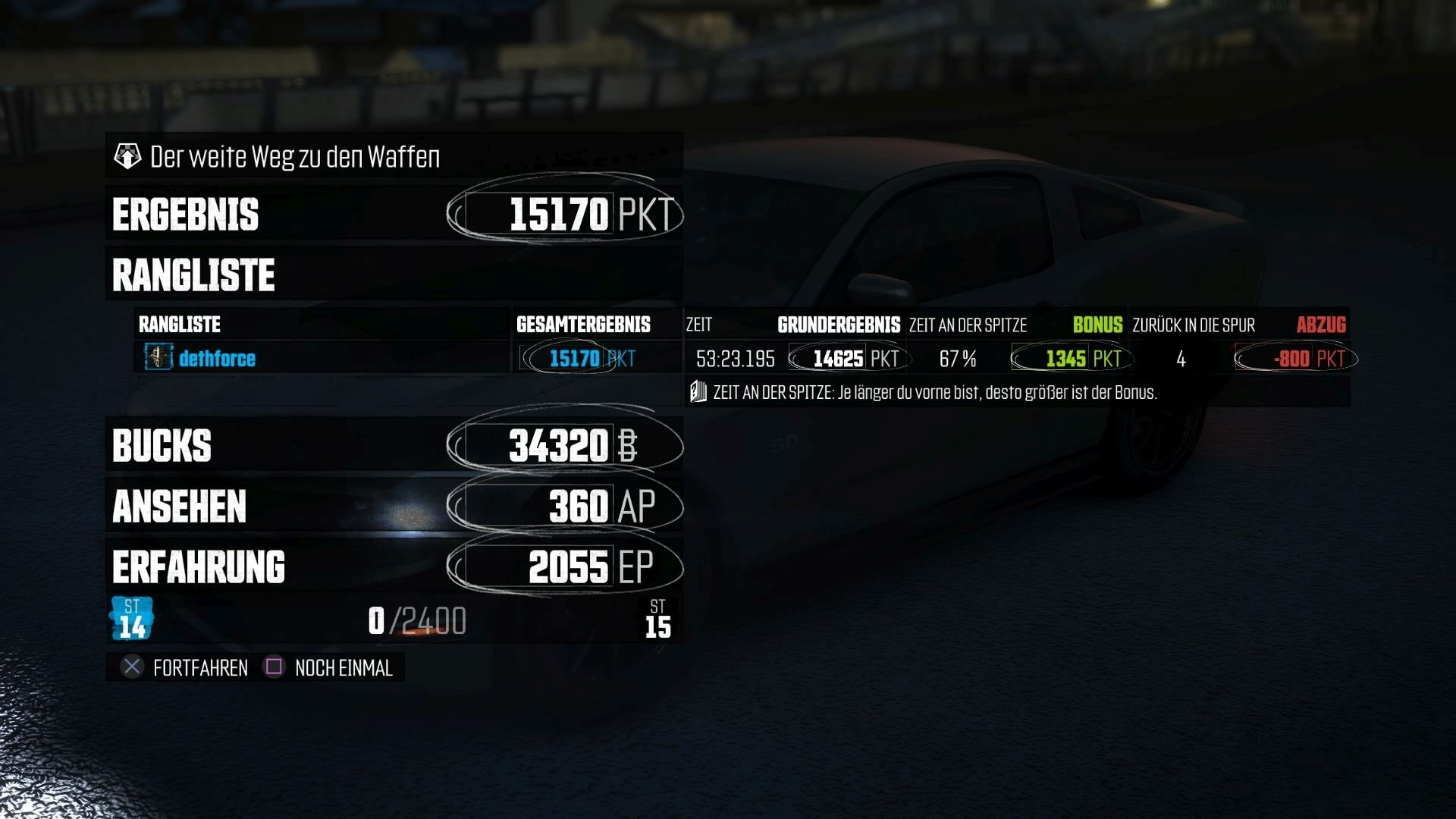Expand the RANGLISTE section
1456x819 pixels.
click(x=193, y=275)
